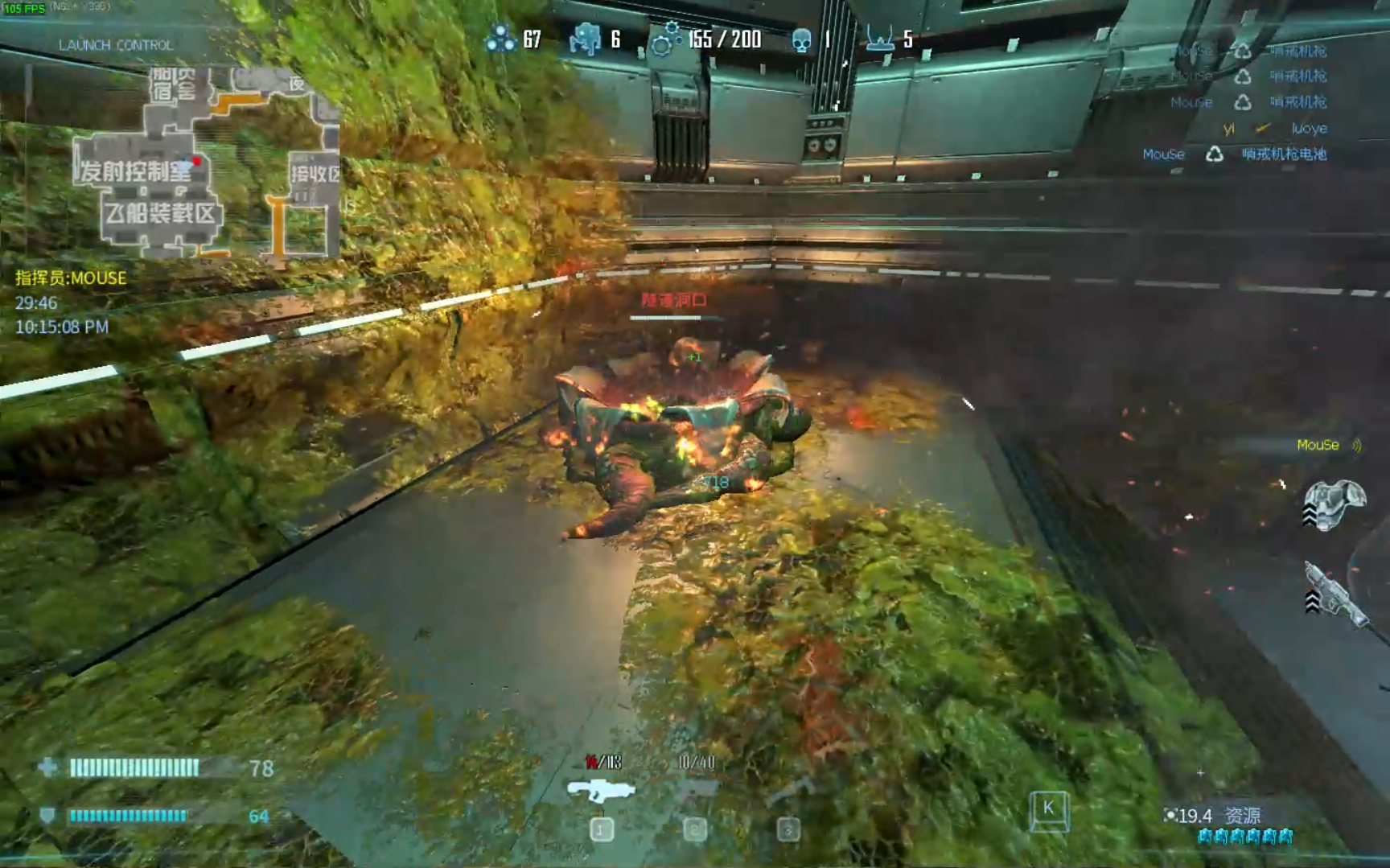Viewport: 1390px width, 868px height.
Task: Click the personal resources 资源 indicator
Action: coord(1216,816)
